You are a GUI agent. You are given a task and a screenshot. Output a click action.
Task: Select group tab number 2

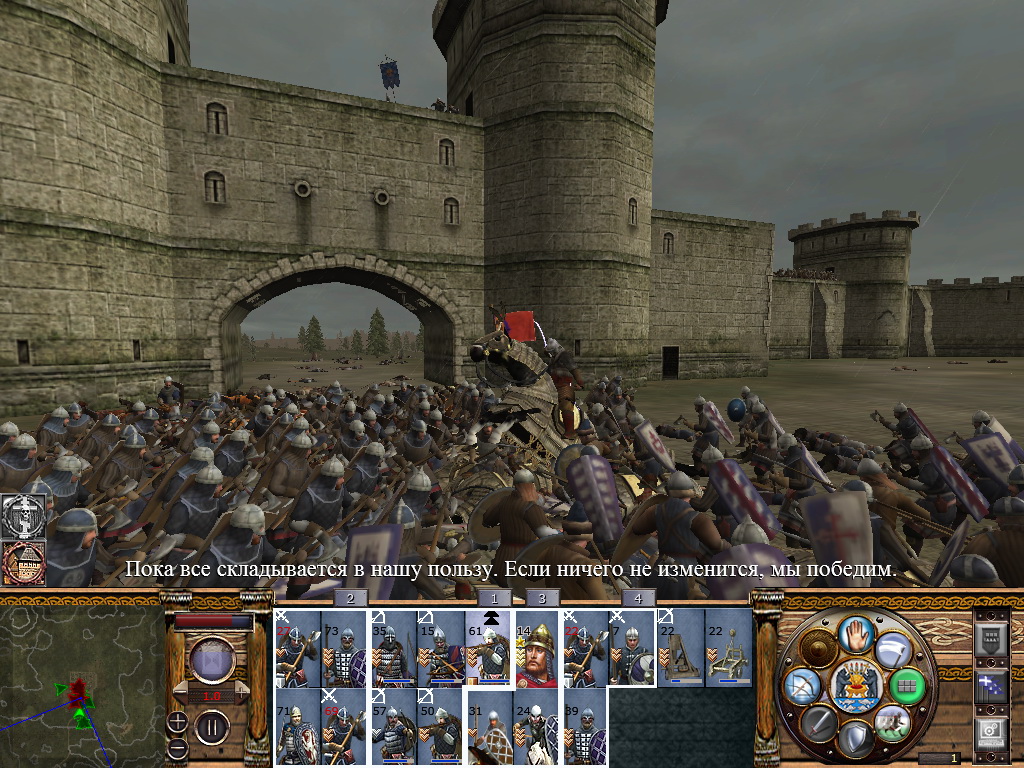click(349, 598)
